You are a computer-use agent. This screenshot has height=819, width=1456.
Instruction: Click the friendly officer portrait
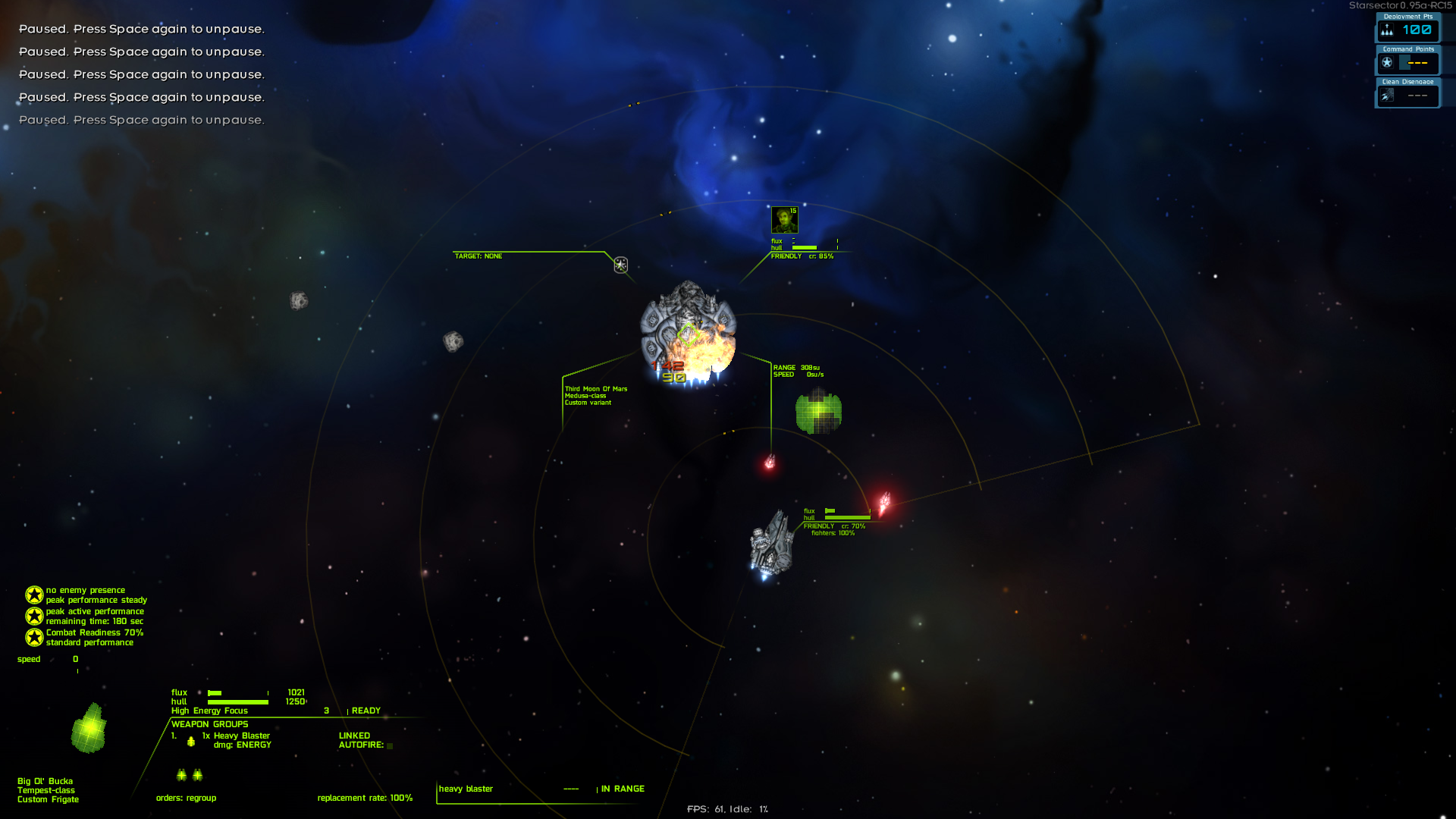pos(784,220)
